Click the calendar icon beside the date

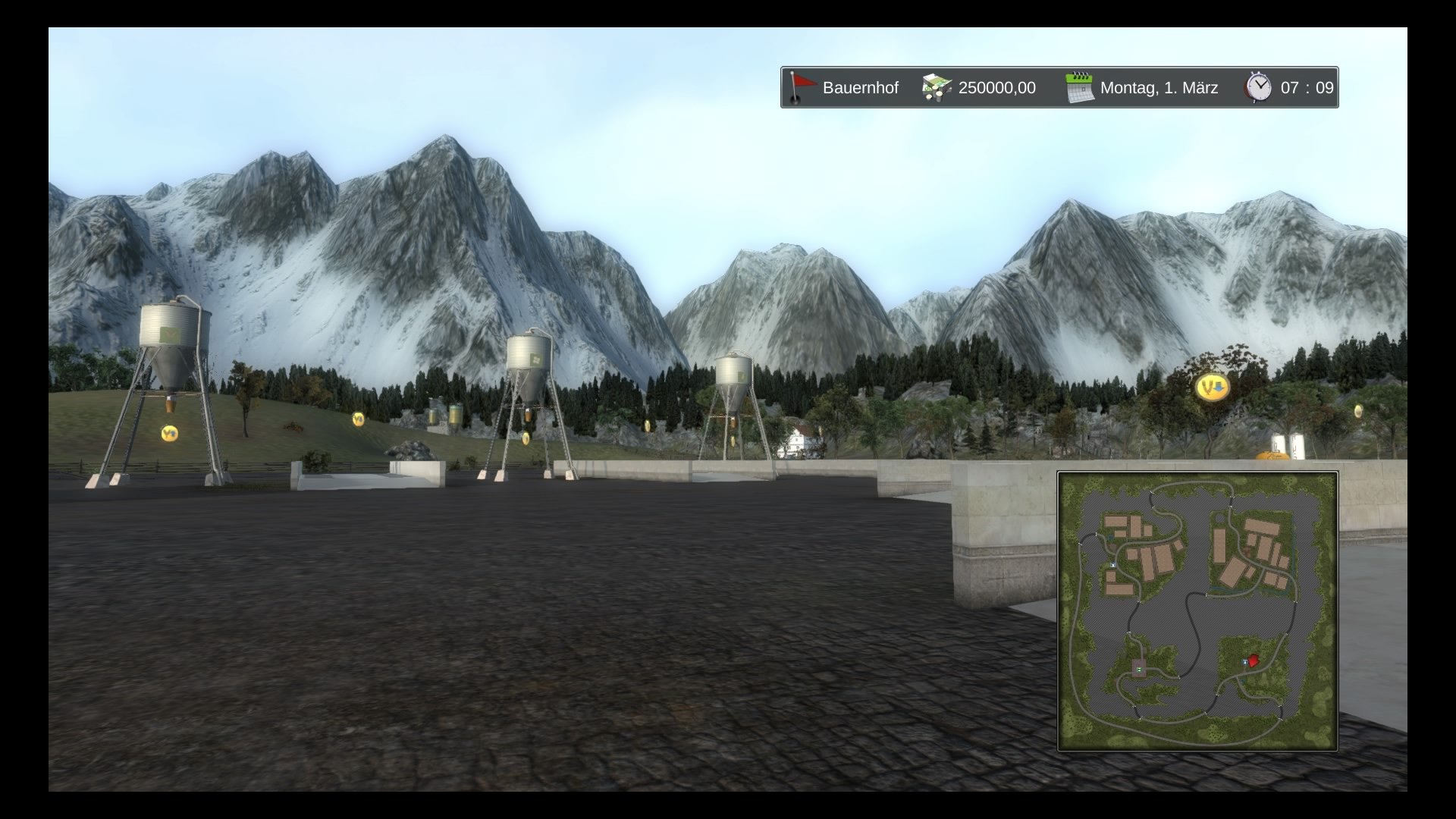point(1079,88)
